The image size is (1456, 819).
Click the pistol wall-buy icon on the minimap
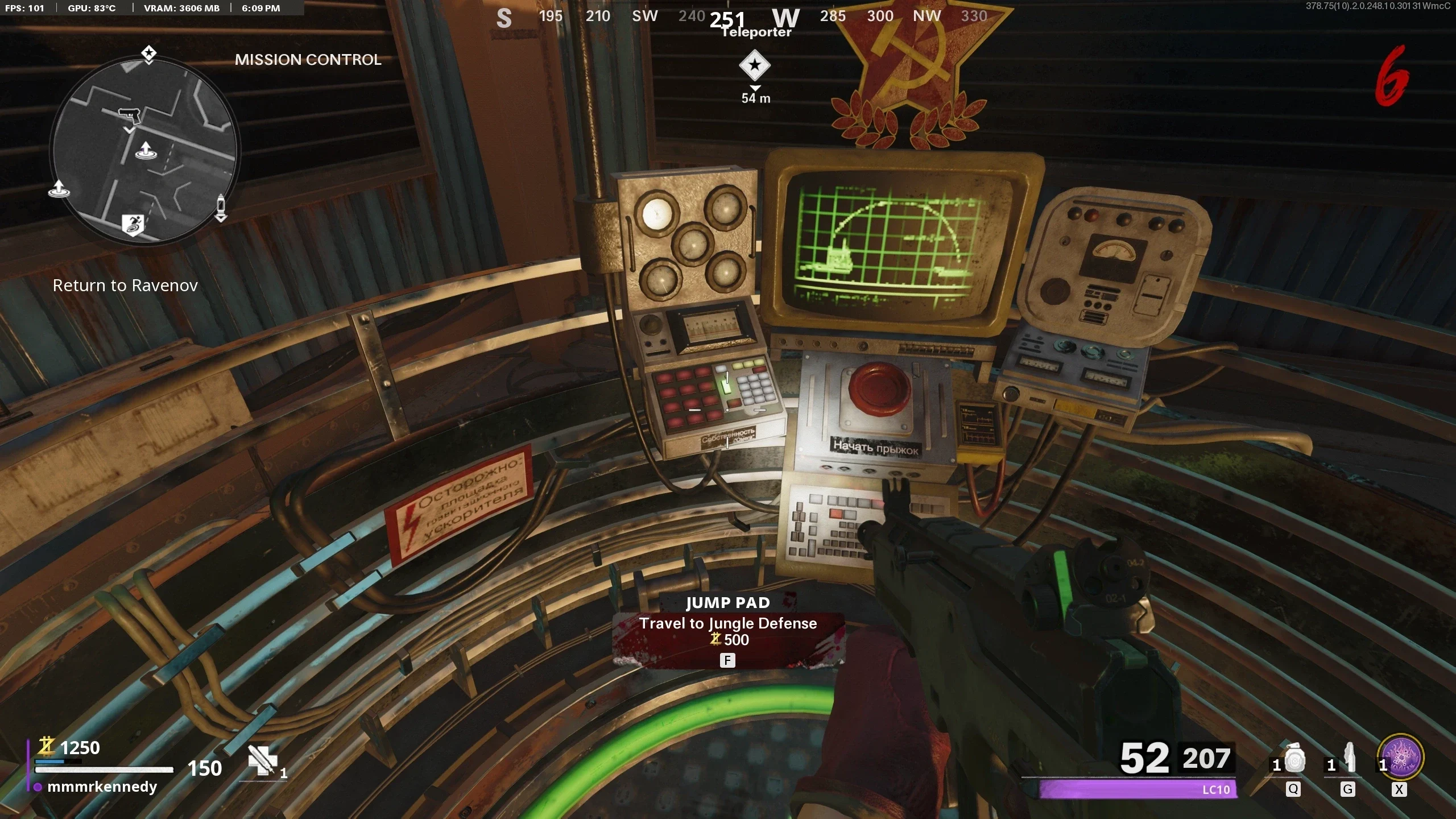130,115
